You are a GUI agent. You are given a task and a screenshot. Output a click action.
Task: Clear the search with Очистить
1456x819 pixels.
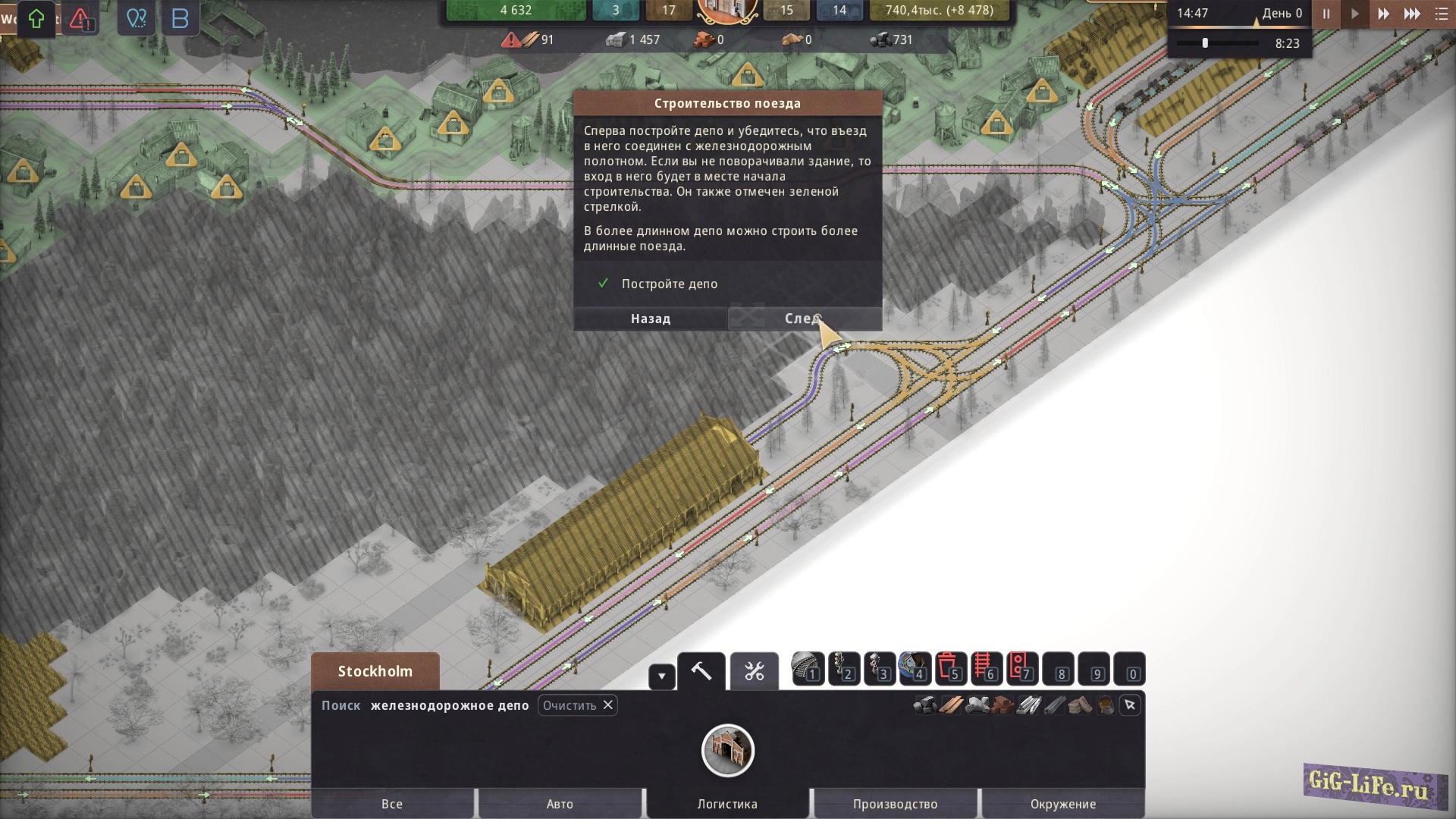coord(578,705)
